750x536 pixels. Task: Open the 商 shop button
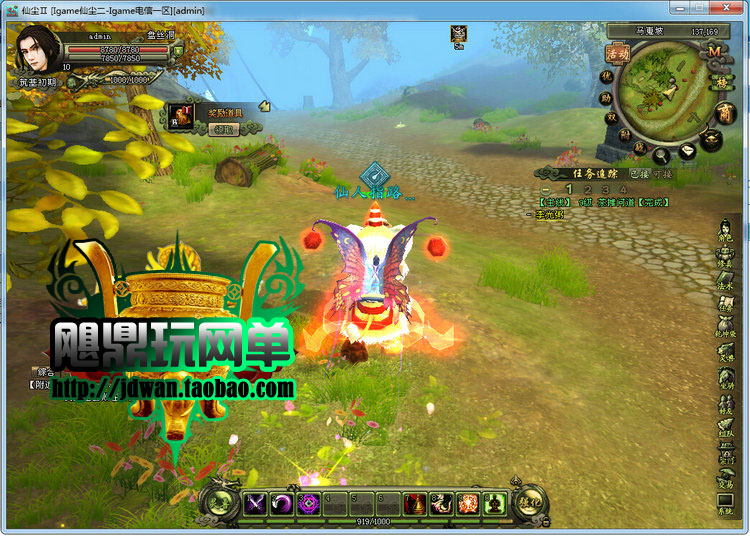tap(724, 112)
